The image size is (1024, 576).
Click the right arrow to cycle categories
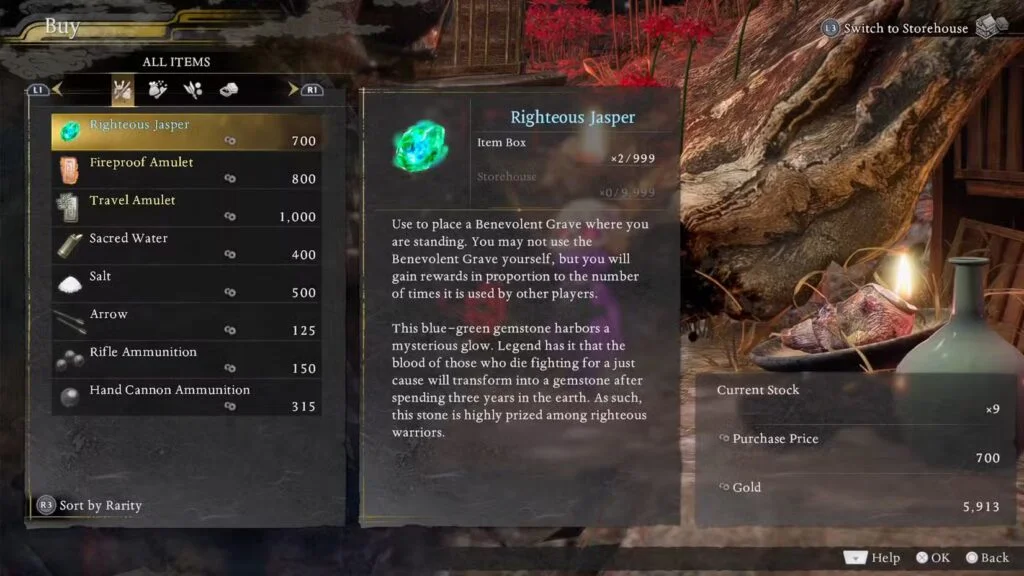point(294,90)
